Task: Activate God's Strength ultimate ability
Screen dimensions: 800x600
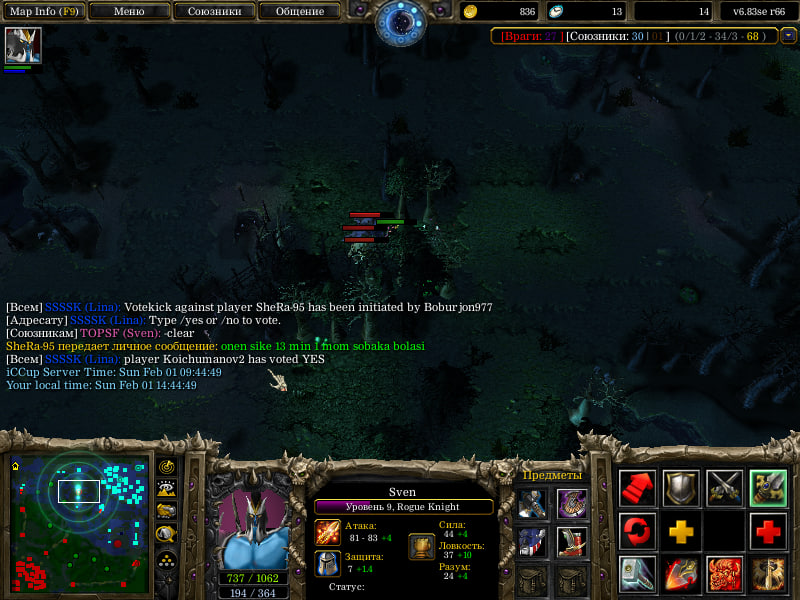Action: 768,574
